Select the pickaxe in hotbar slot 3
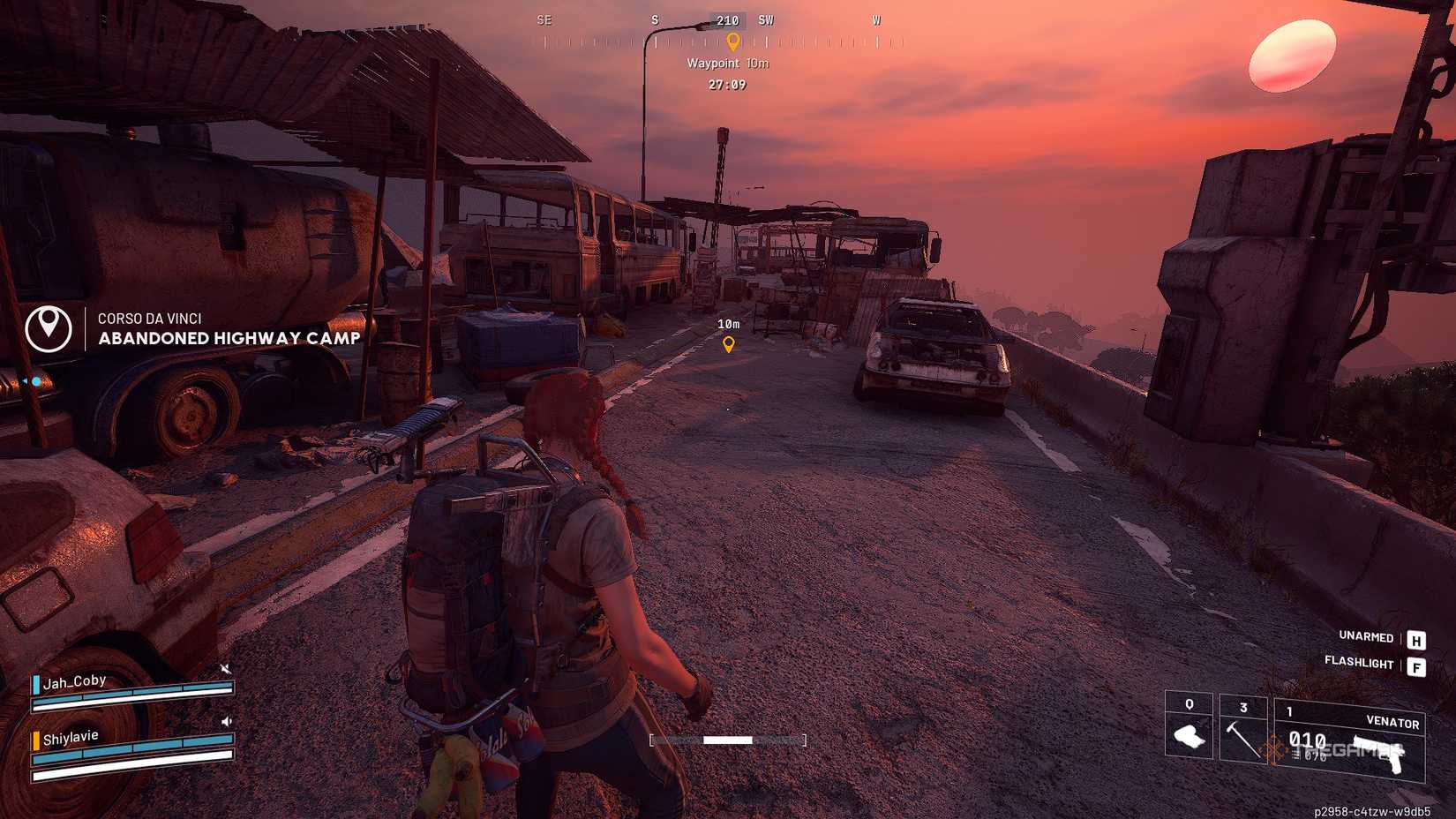Image resolution: width=1456 pixels, height=819 pixels. 1242,739
